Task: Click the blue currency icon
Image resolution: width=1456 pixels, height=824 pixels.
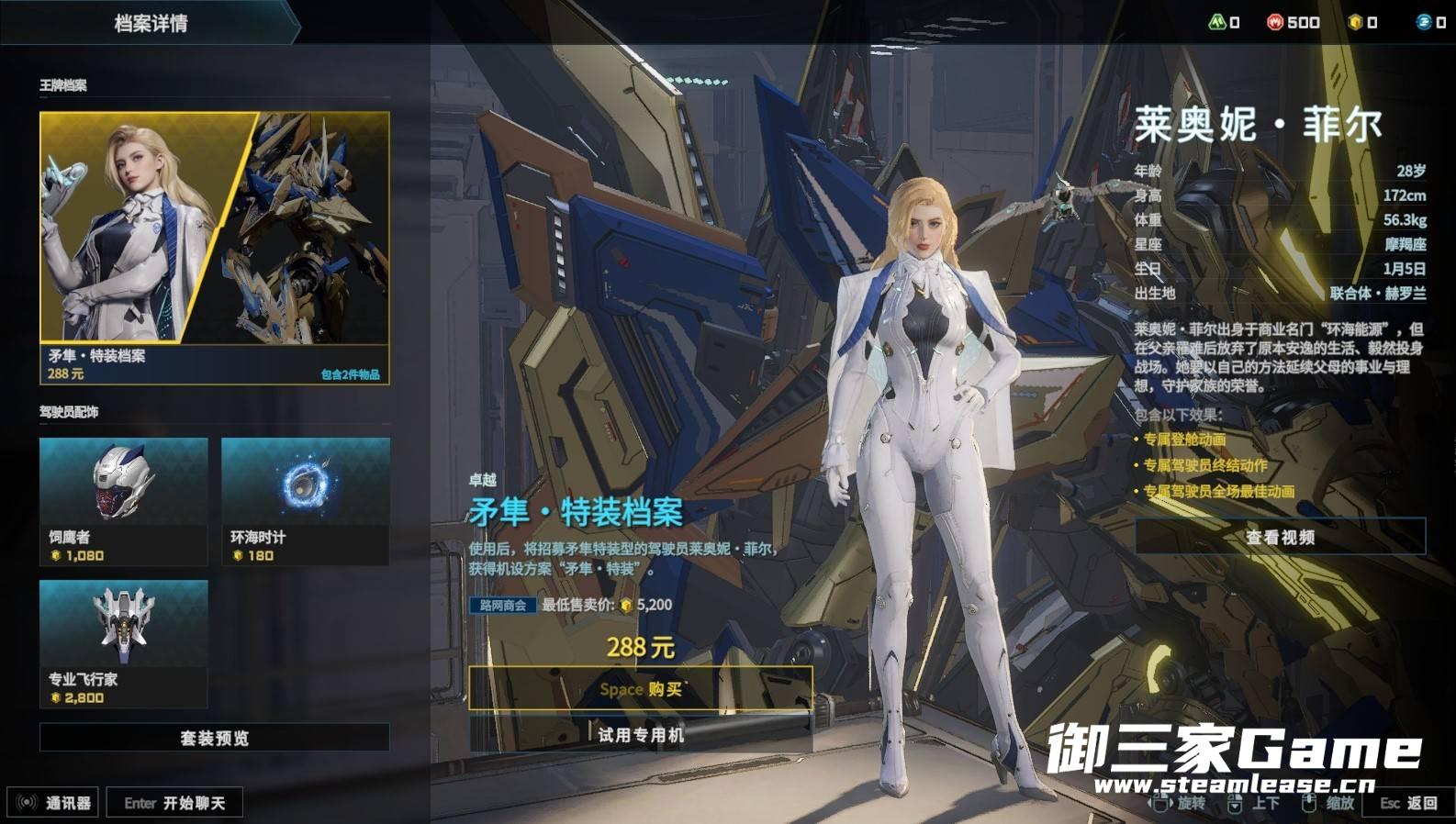Action: click(1424, 22)
